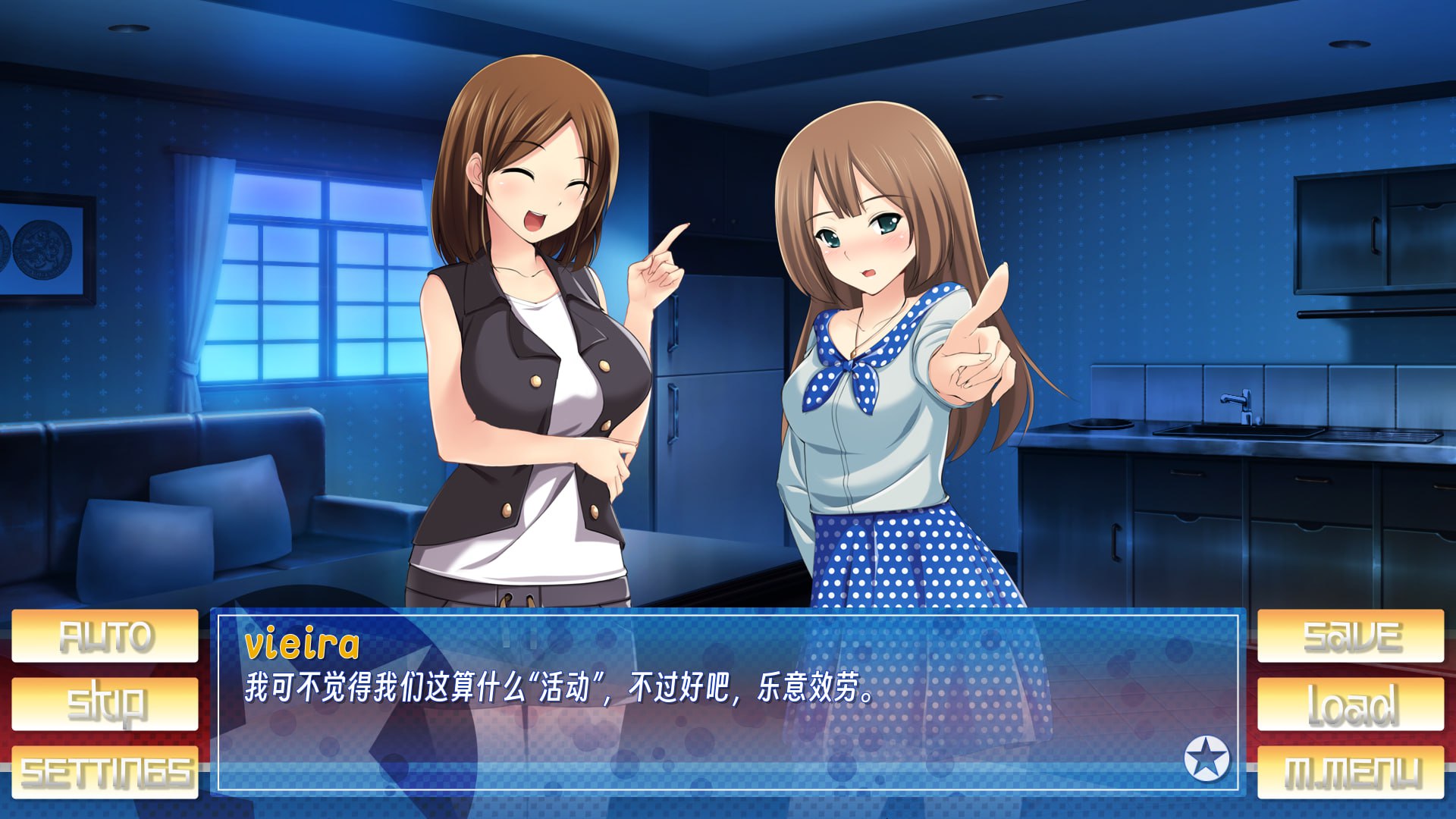Screen dimensions: 1456x819
Task: Open the SETTINGS menu
Action: [x=105, y=772]
